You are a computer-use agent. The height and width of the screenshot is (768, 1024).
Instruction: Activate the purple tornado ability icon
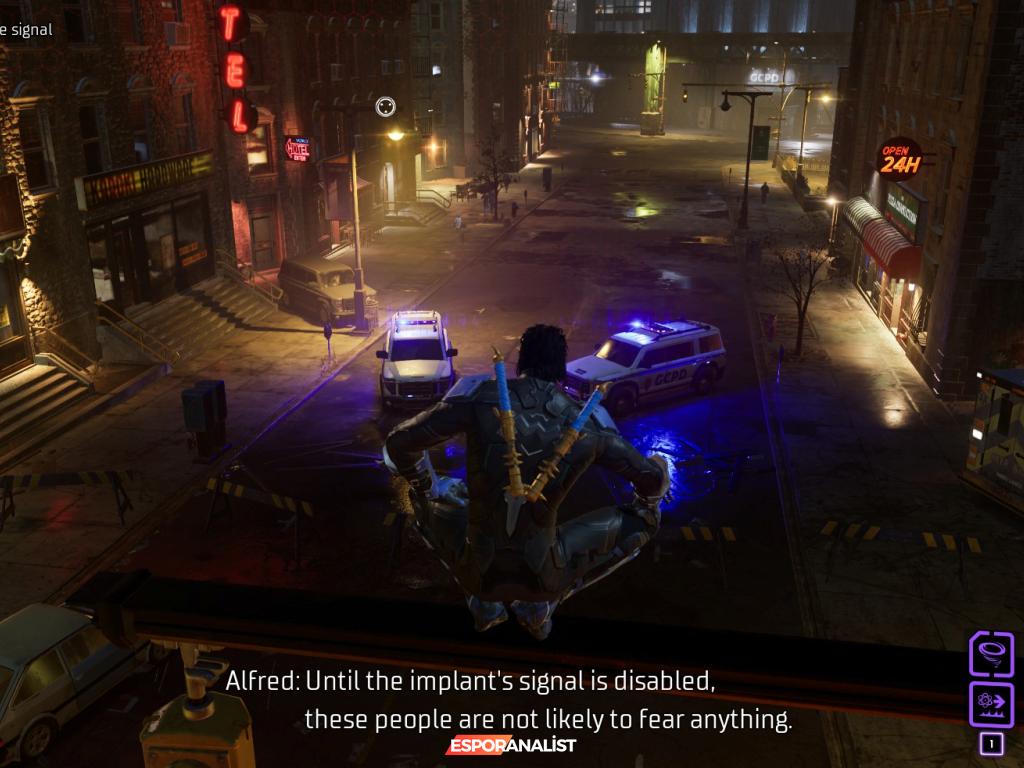pos(991,654)
